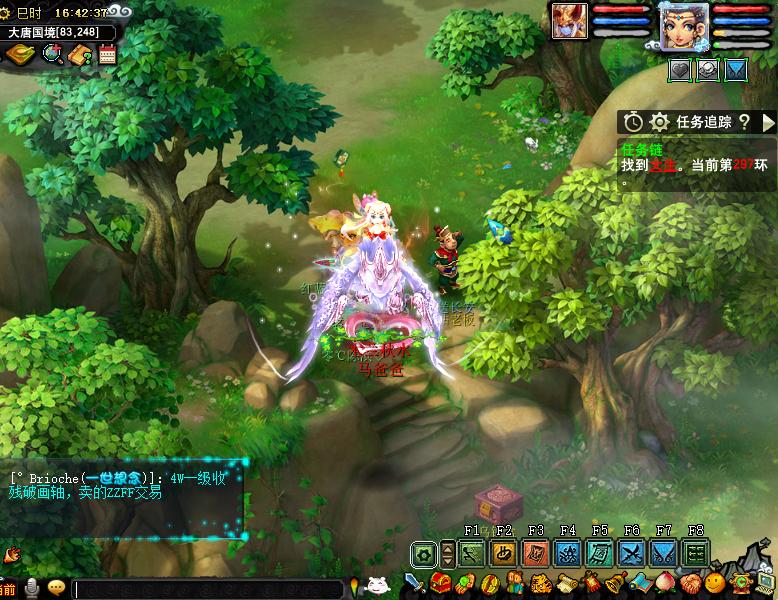Open the quest tracker question mark help

744,122
